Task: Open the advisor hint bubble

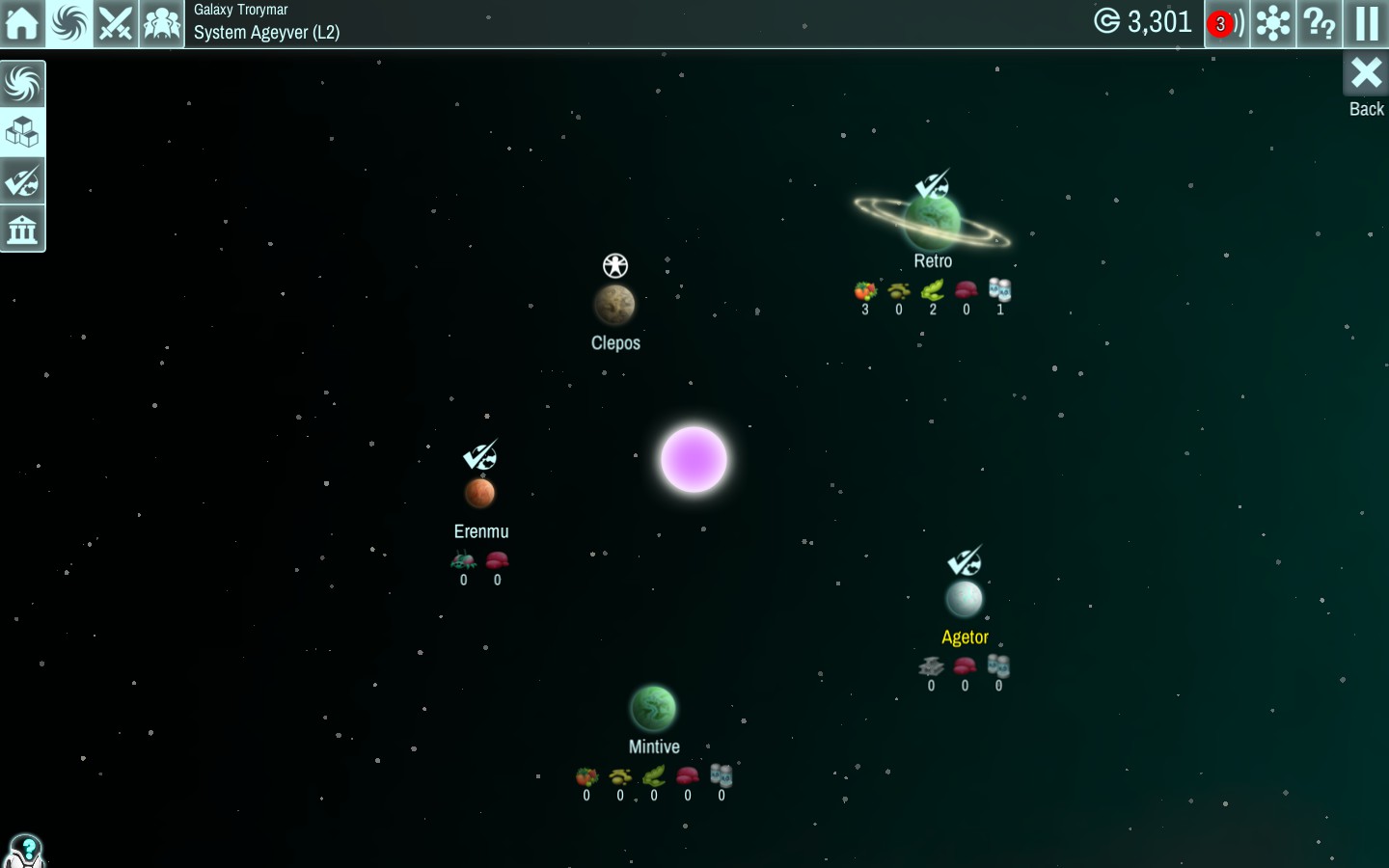Action: coord(25,850)
